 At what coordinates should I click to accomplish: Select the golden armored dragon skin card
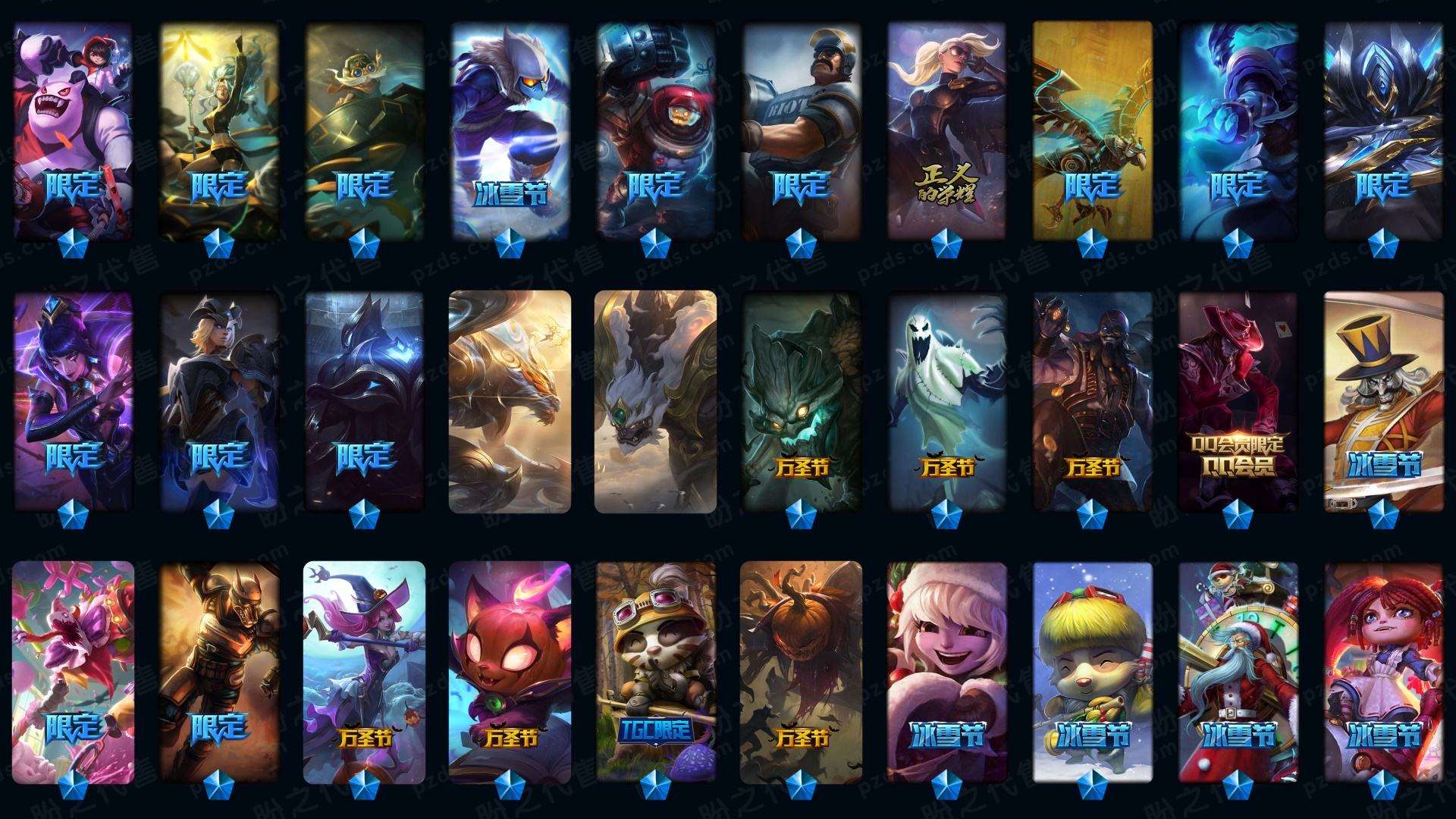click(x=510, y=400)
